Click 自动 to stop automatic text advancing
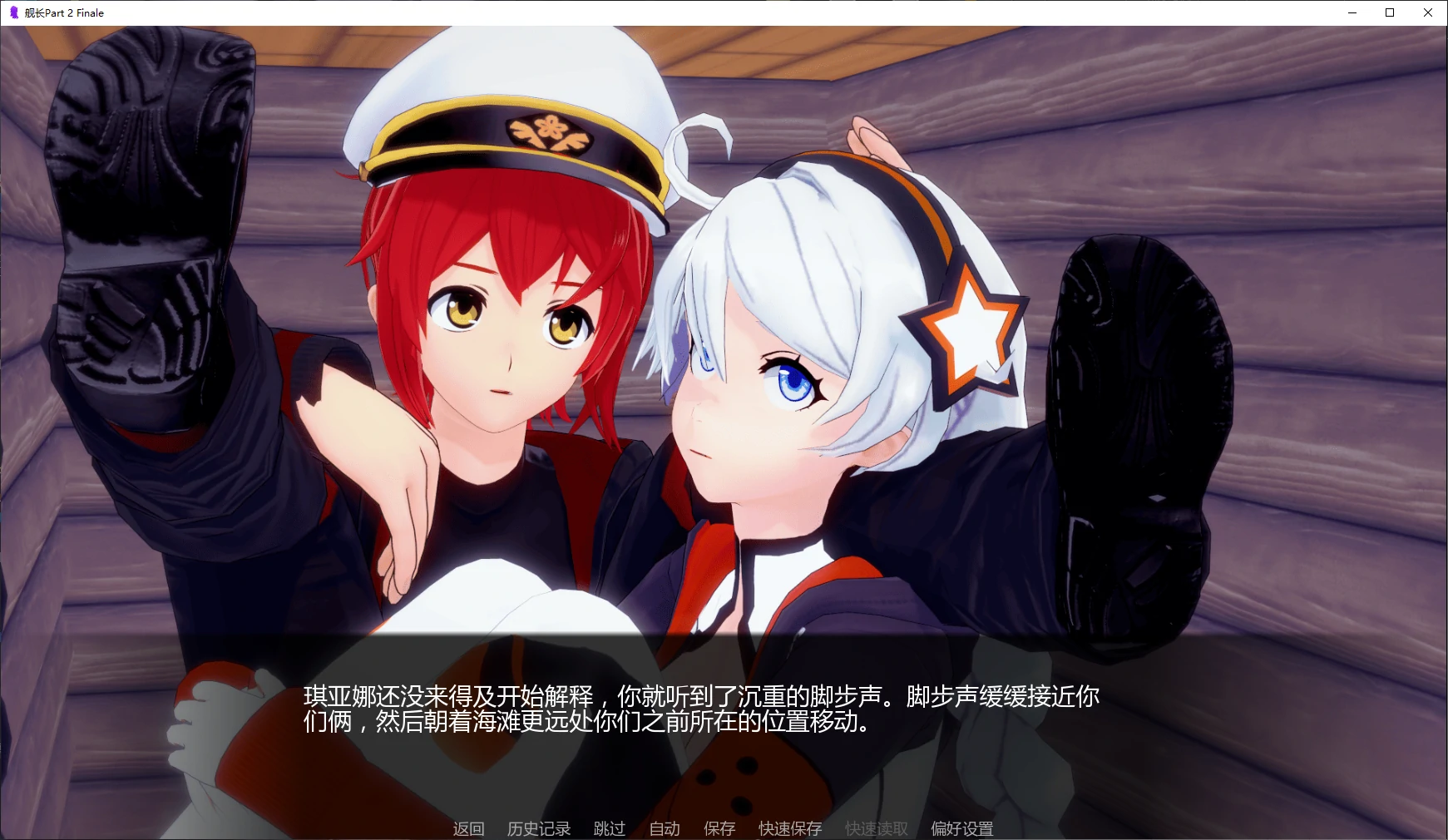 coord(663,828)
